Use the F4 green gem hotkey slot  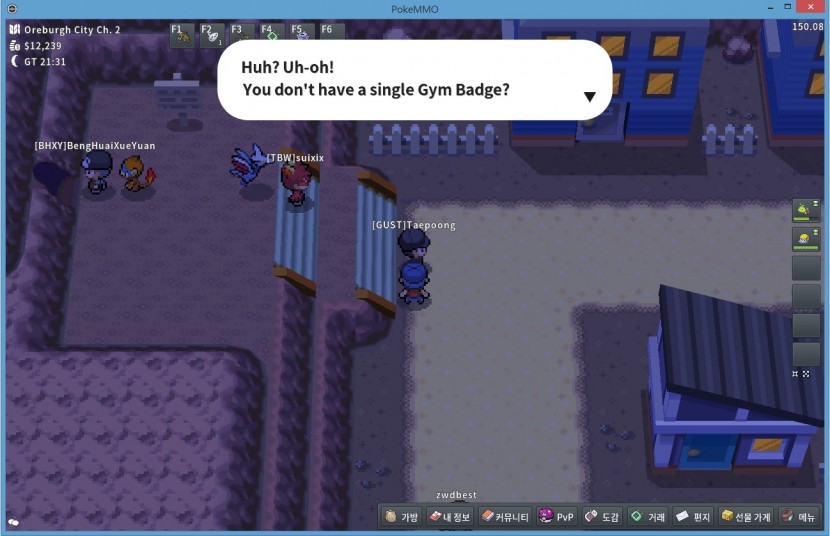(271, 33)
